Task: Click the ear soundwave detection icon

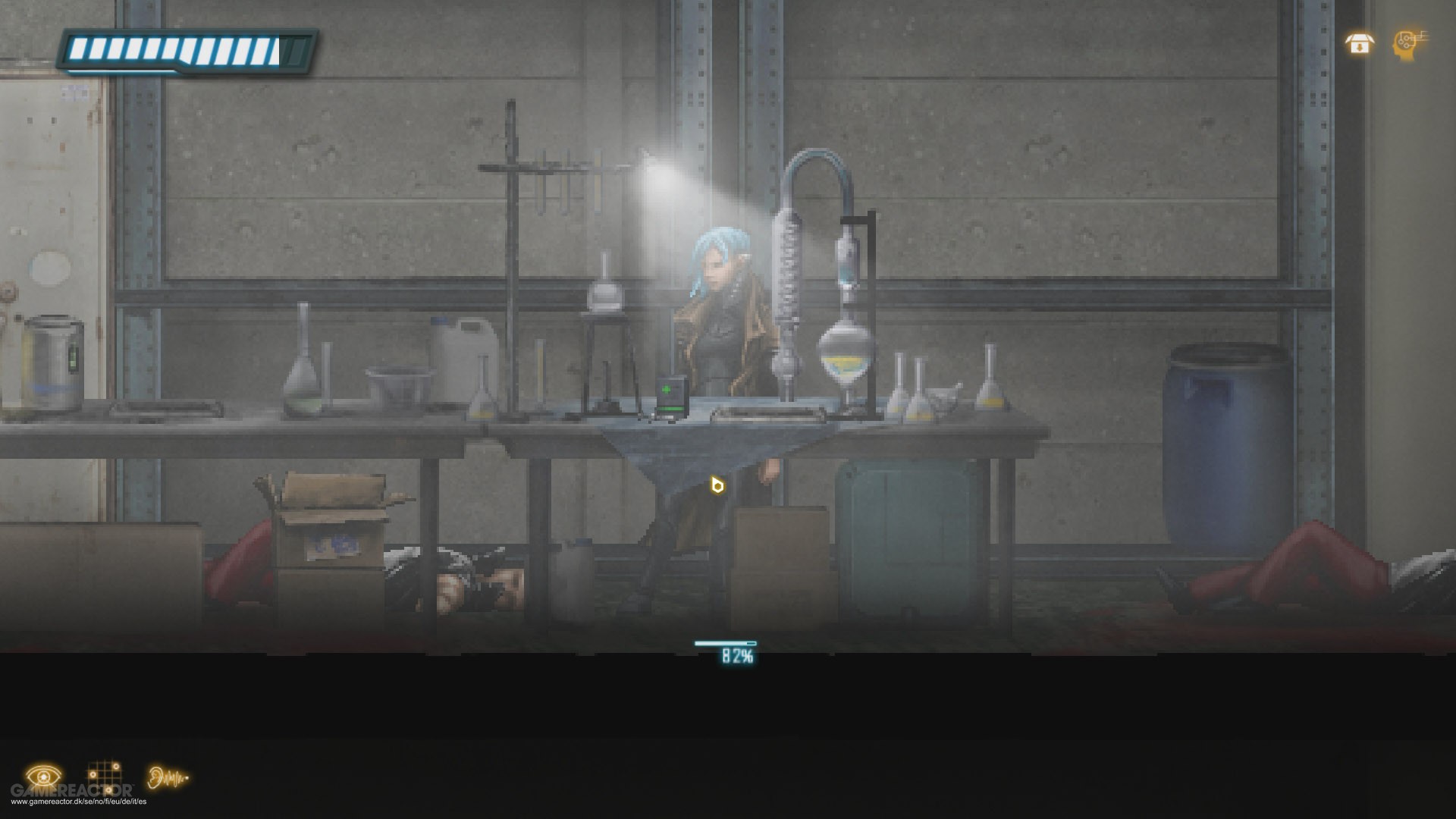Action: coord(166,775)
